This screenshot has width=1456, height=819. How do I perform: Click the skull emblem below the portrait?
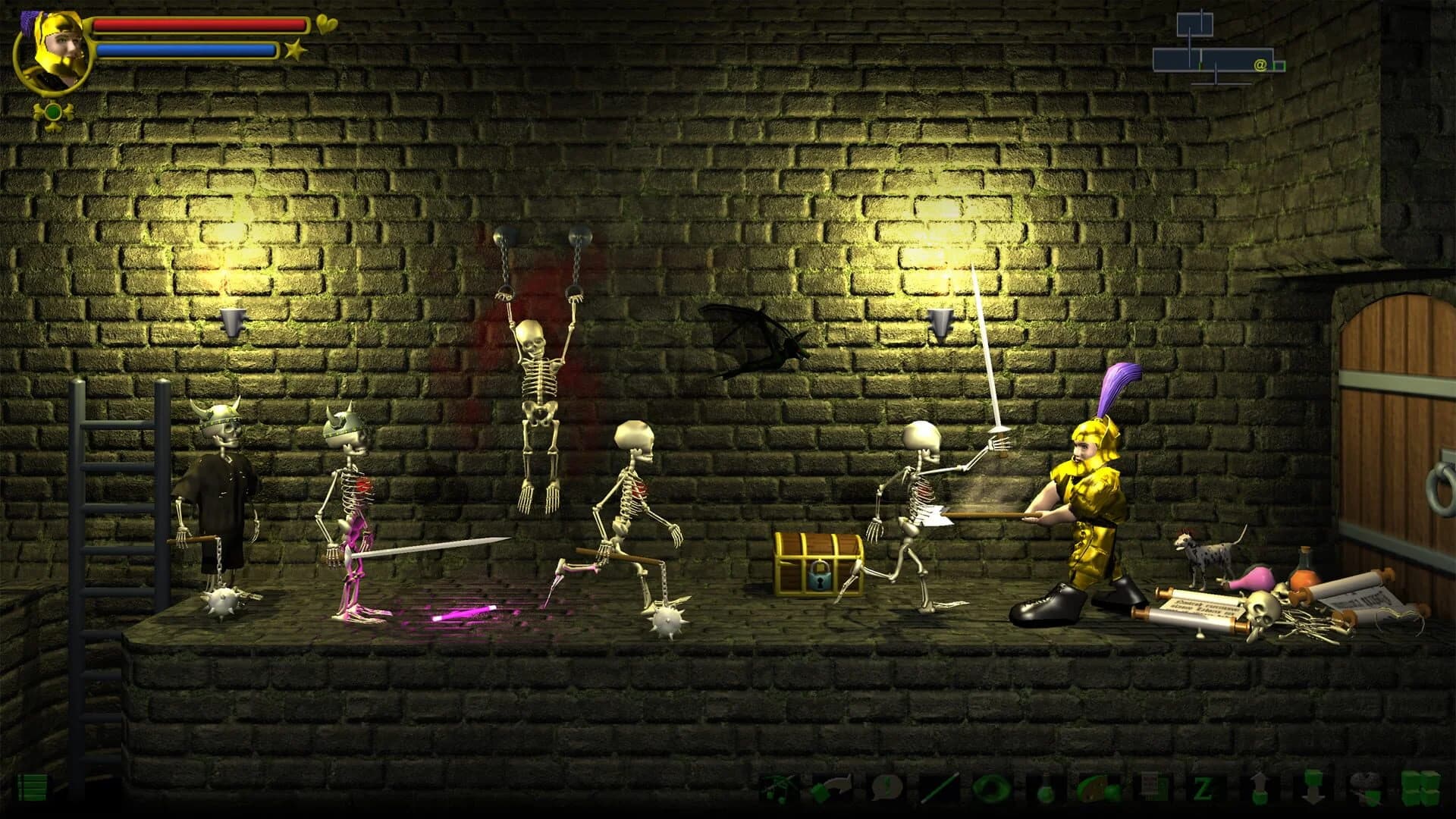click(x=52, y=111)
